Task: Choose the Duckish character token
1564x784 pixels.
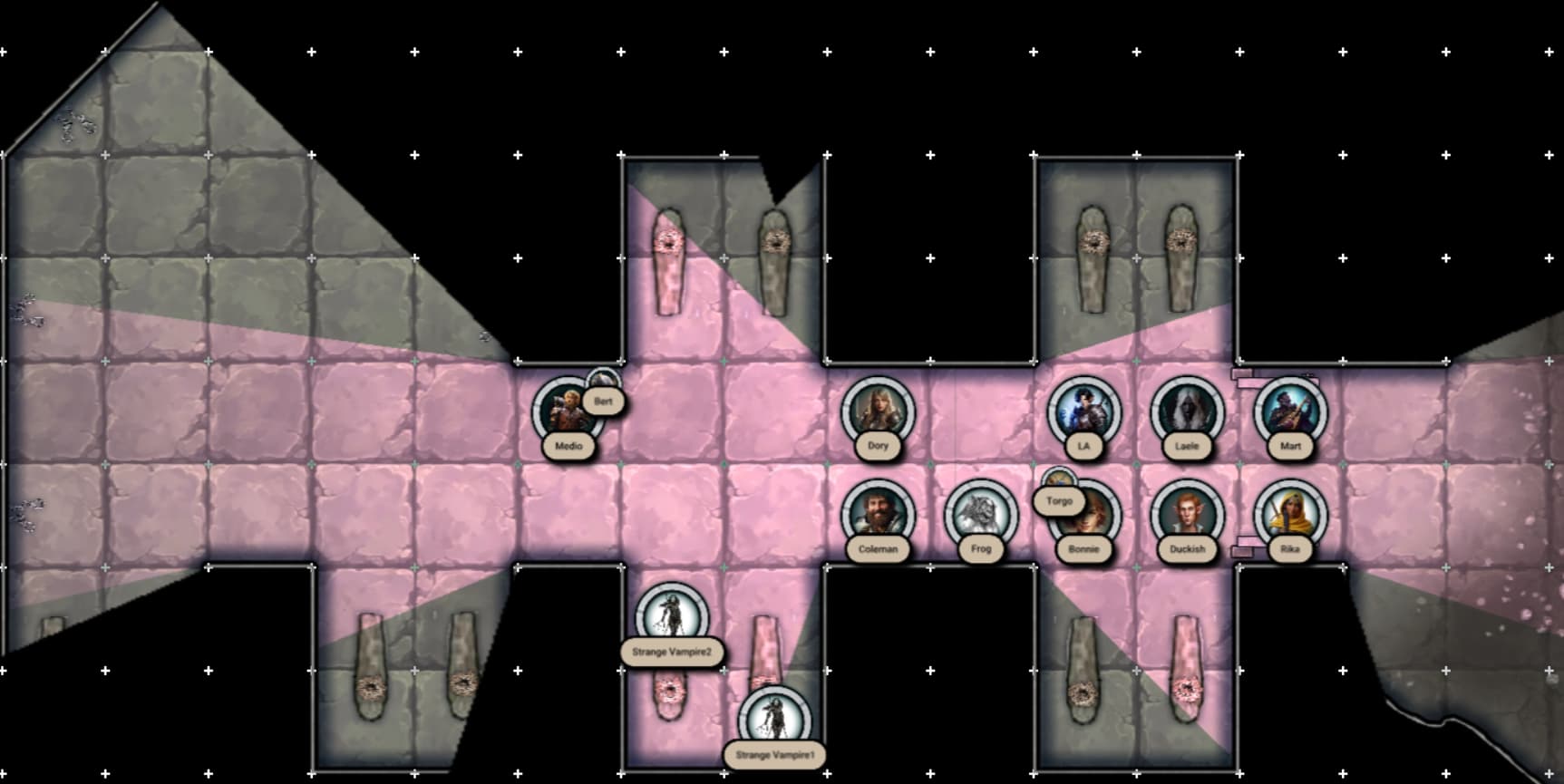Action: point(1187,514)
